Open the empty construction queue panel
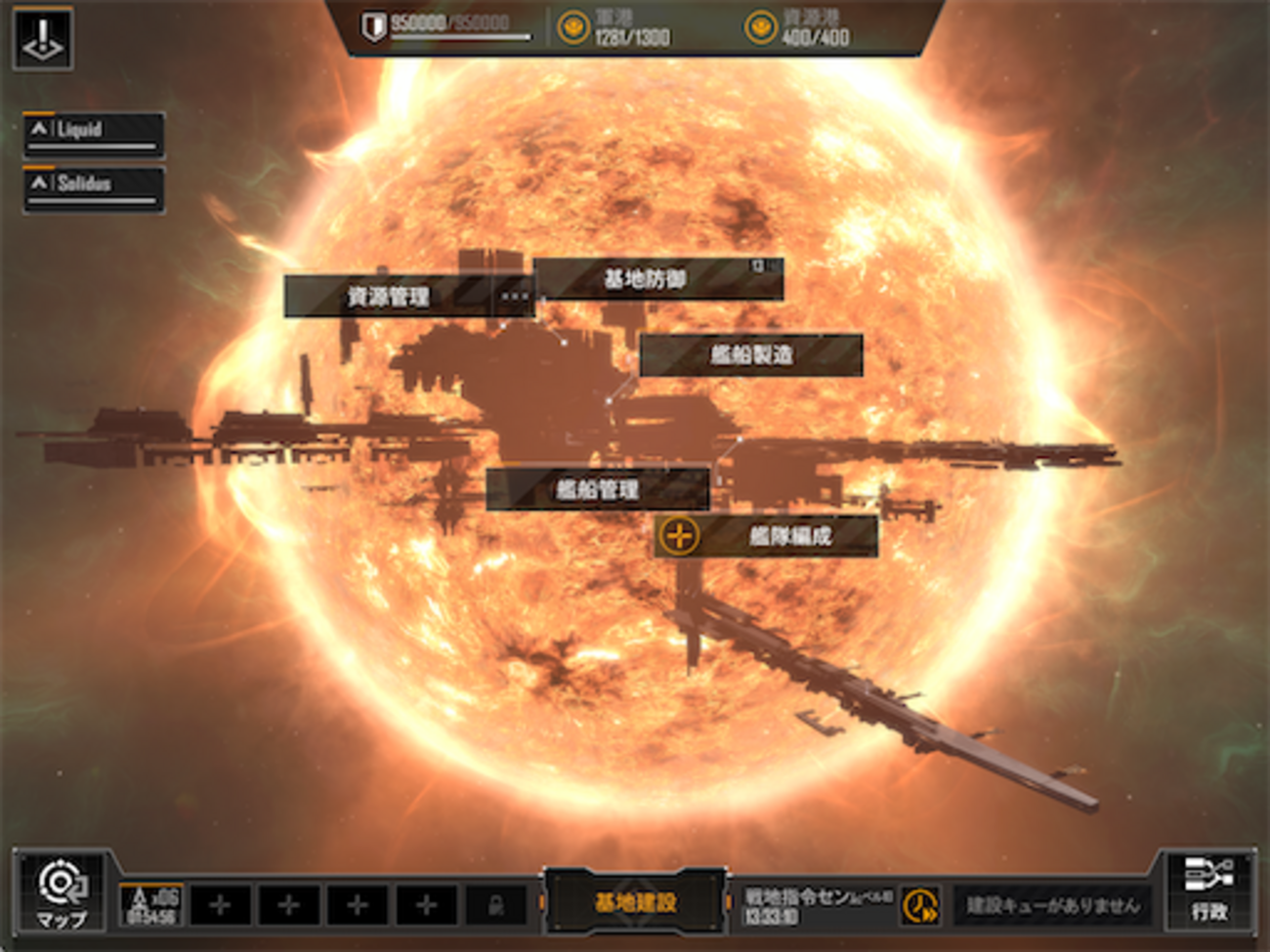 pyautogui.click(x=1052, y=905)
